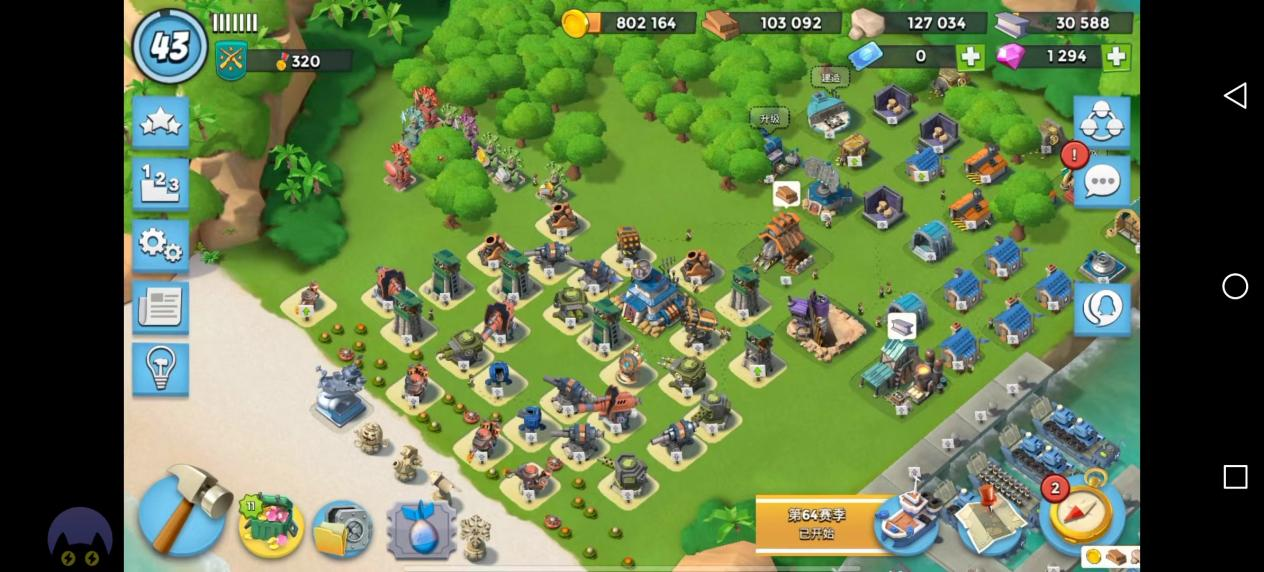1264x572 pixels.
Task: Open the compass world map
Action: (1083, 512)
